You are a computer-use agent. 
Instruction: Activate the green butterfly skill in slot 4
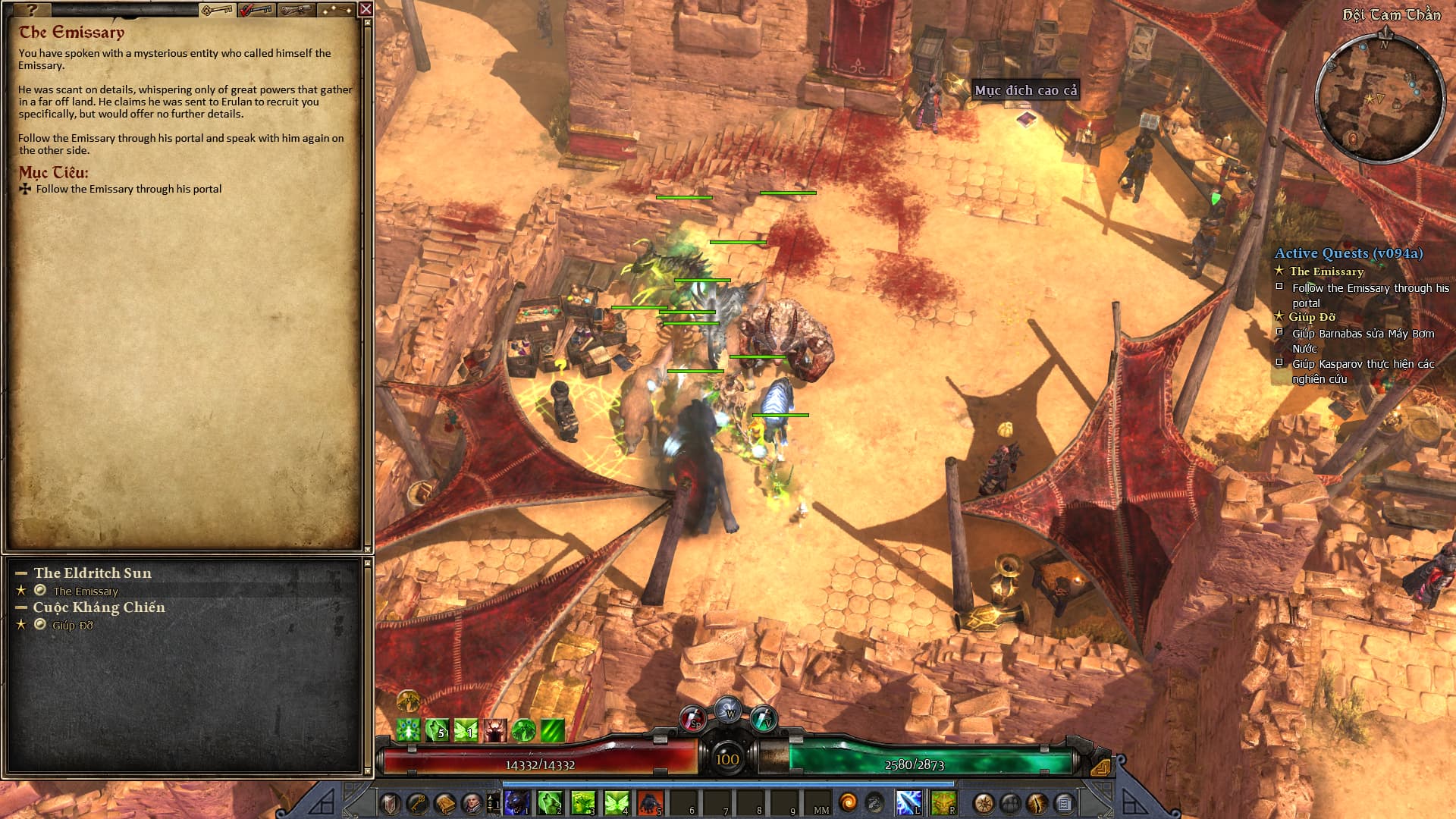click(x=617, y=802)
